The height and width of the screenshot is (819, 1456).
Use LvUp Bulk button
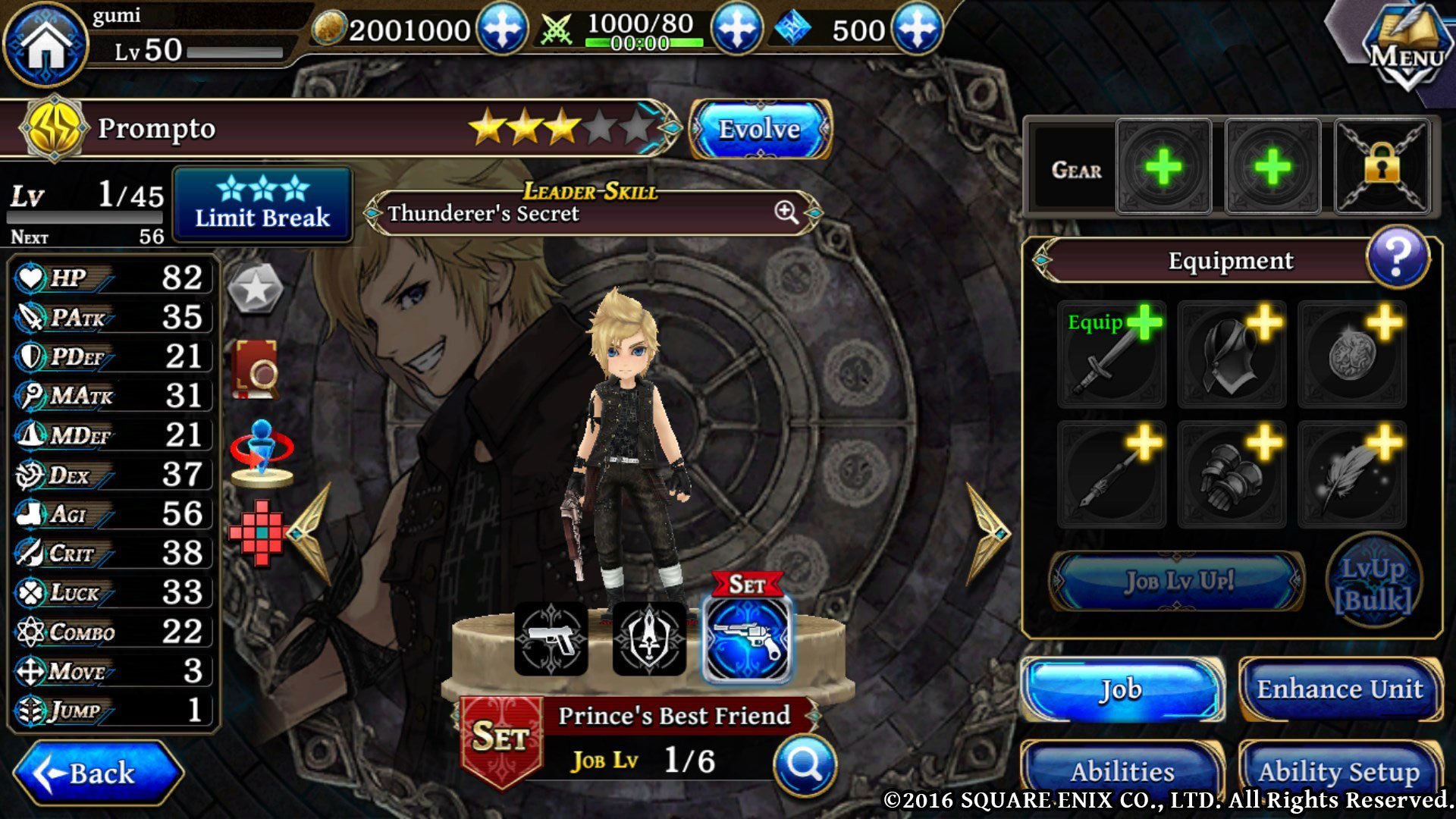point(1373,584)
